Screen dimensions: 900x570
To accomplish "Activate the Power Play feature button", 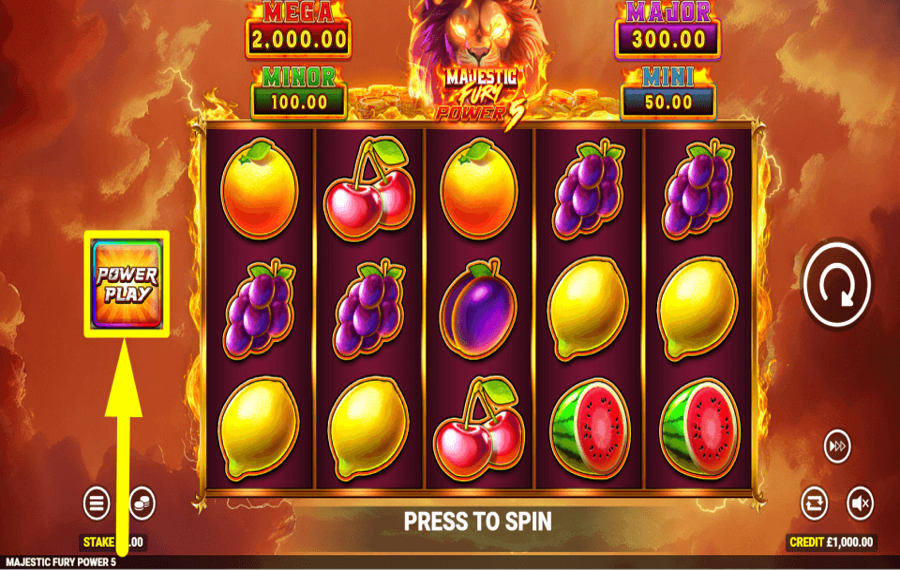I will coord(128,284).
